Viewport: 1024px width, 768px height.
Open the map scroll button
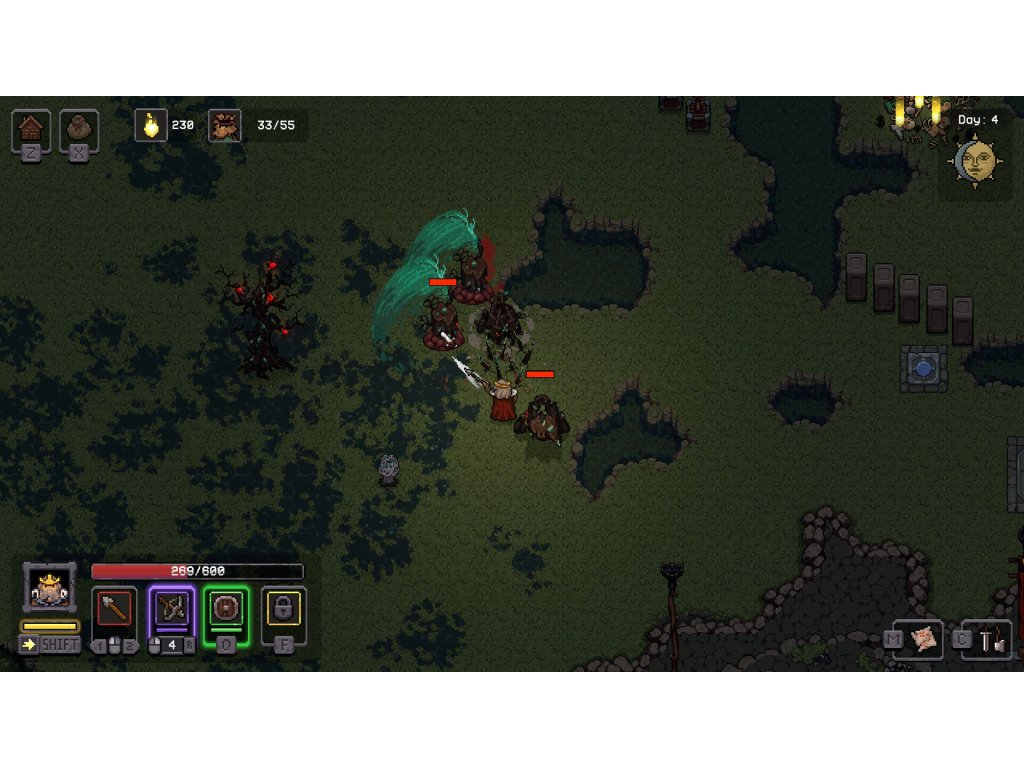point(926,640)
